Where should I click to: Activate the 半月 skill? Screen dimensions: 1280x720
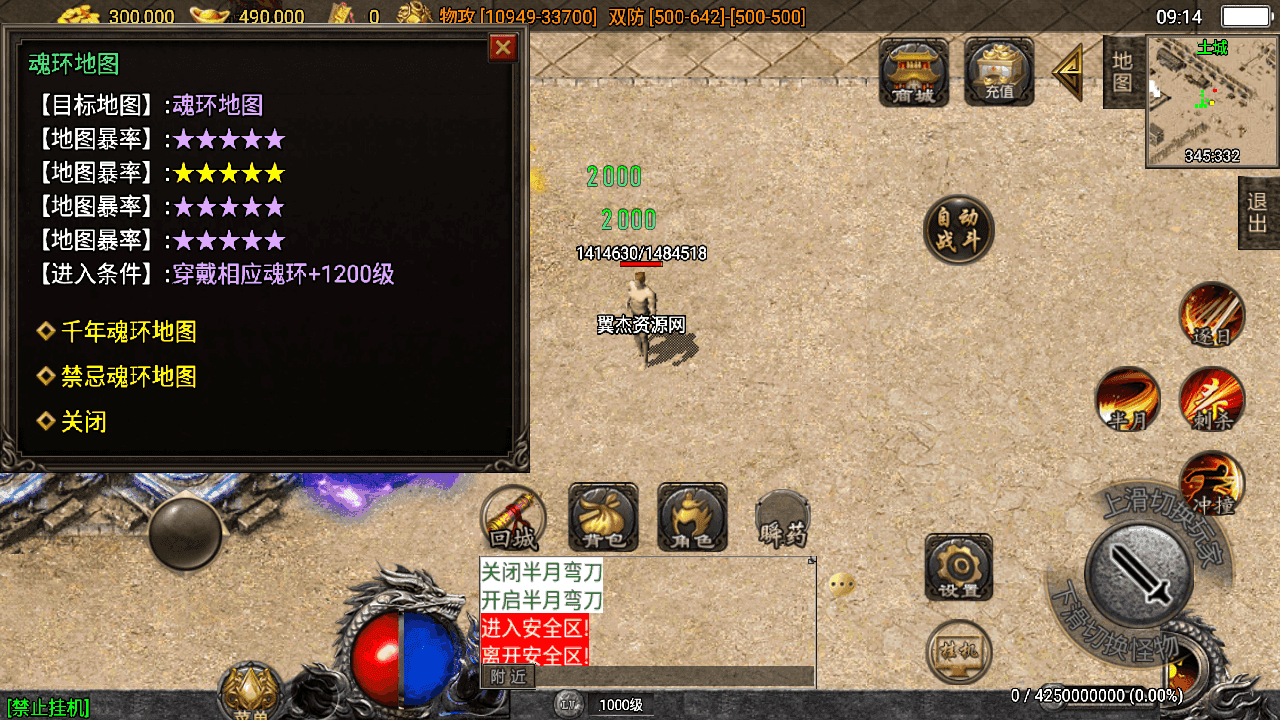[x=1128, y=400]
